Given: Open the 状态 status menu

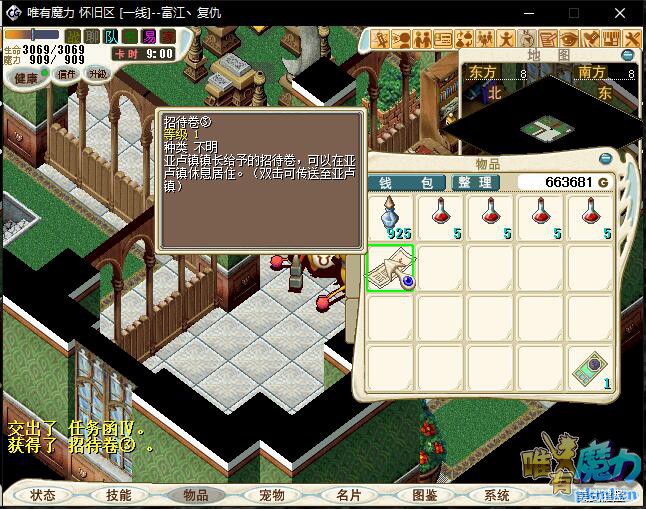Looking at the screenshot, I should 43,495.
